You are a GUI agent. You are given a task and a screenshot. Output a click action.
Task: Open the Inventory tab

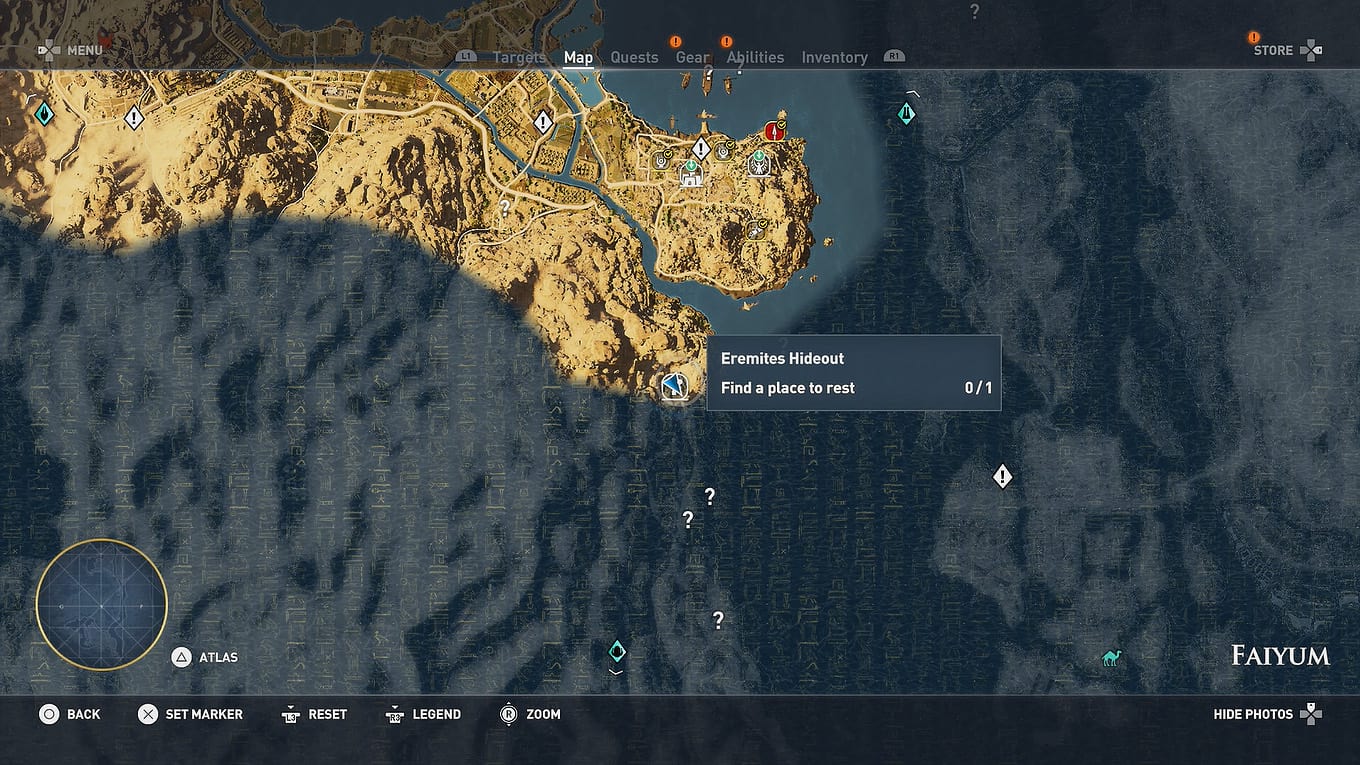click(x=834, y=57)
